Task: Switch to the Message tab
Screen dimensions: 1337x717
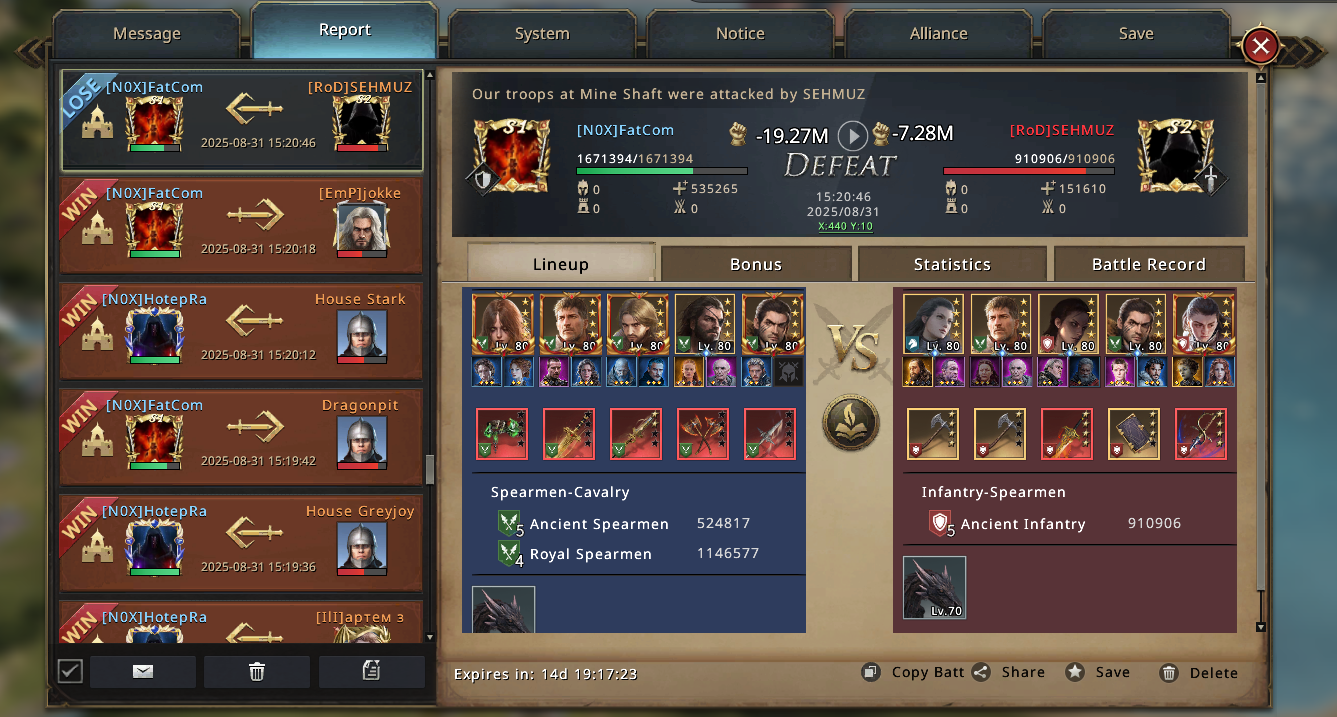Action: pos(147,33)
